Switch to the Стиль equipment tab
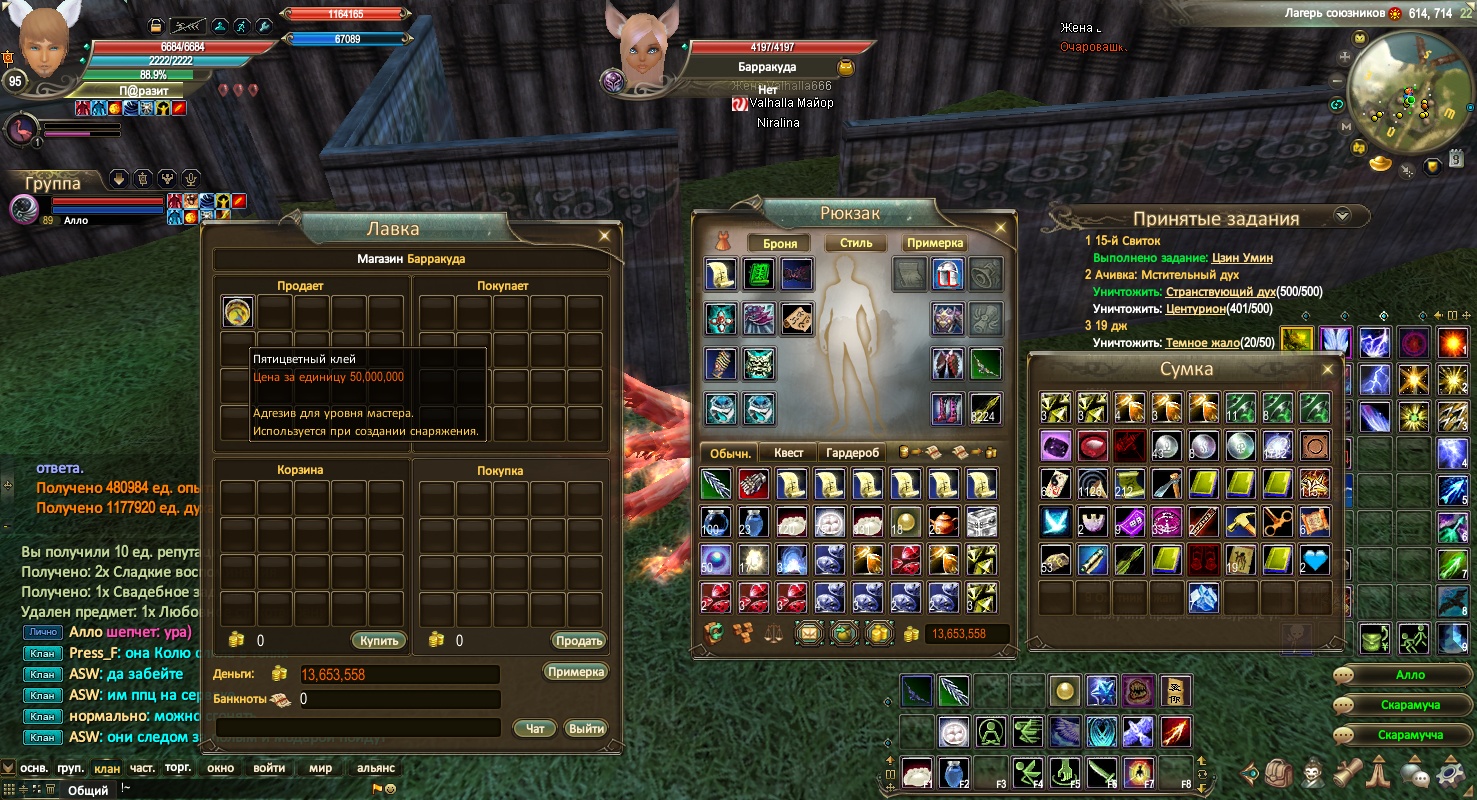This screenshot has height=800, width=1477. point(856,243)
